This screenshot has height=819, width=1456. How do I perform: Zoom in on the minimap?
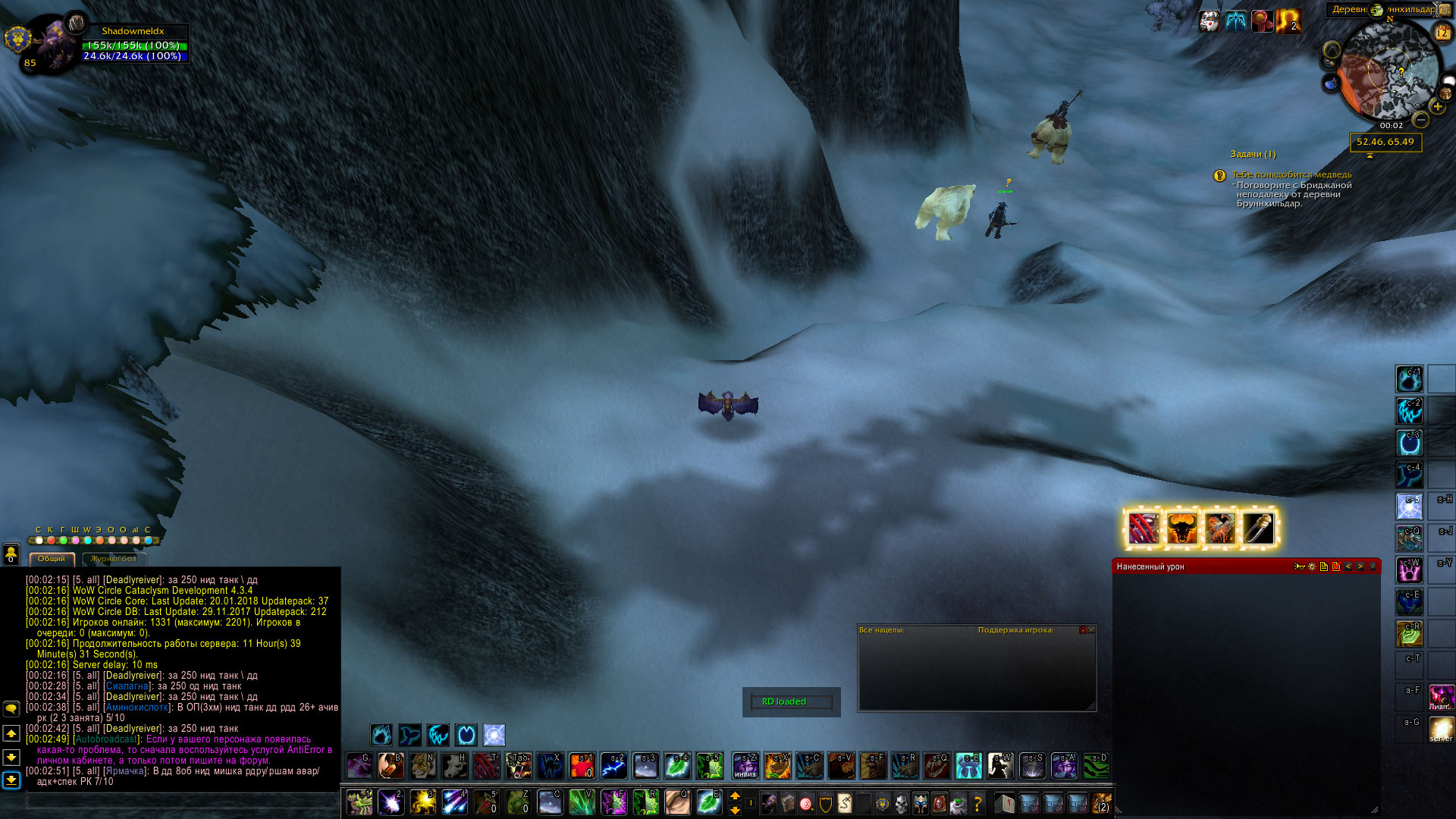(1437, 107)
